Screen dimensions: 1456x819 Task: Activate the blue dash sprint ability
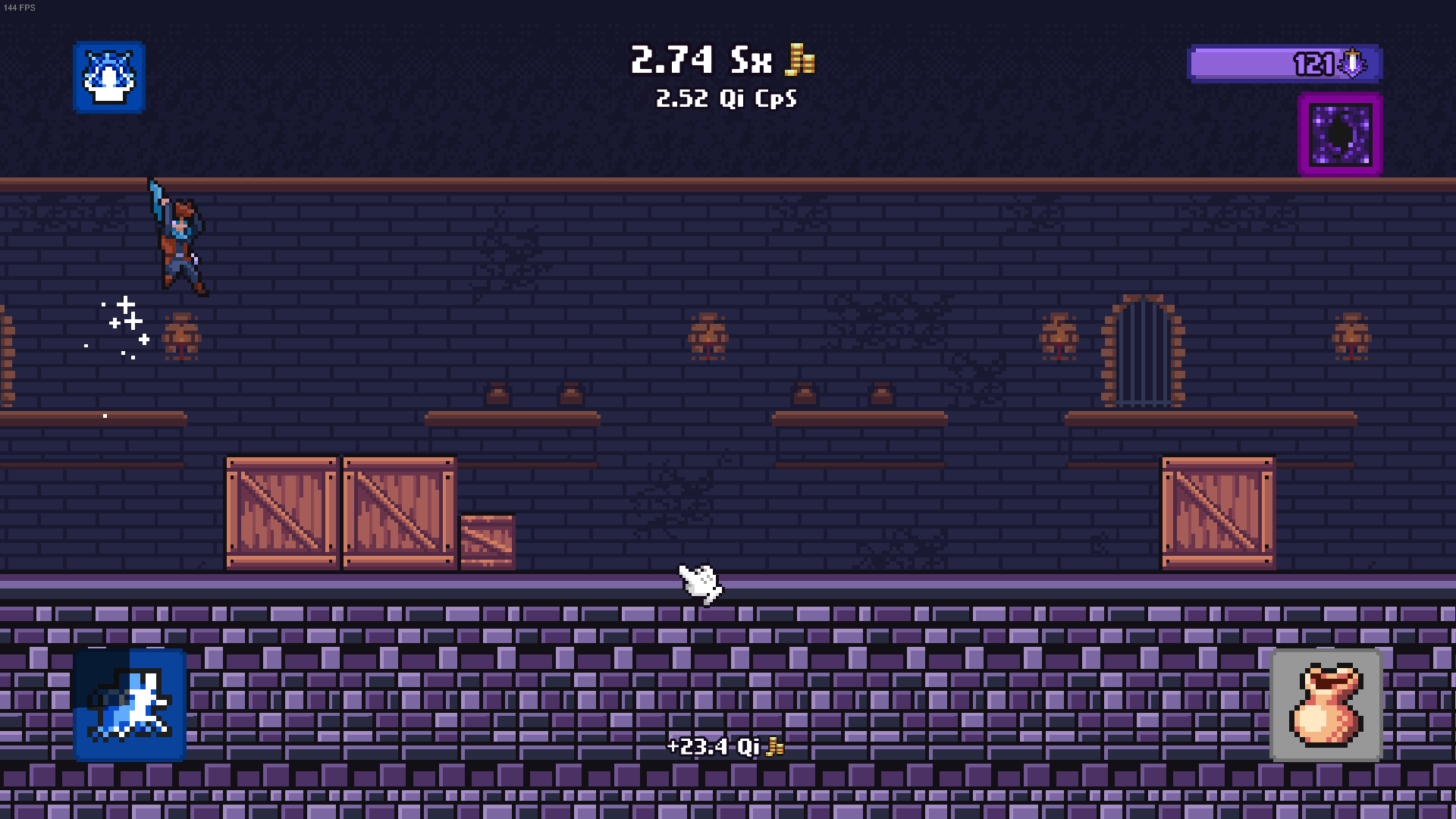click(130, 705)
